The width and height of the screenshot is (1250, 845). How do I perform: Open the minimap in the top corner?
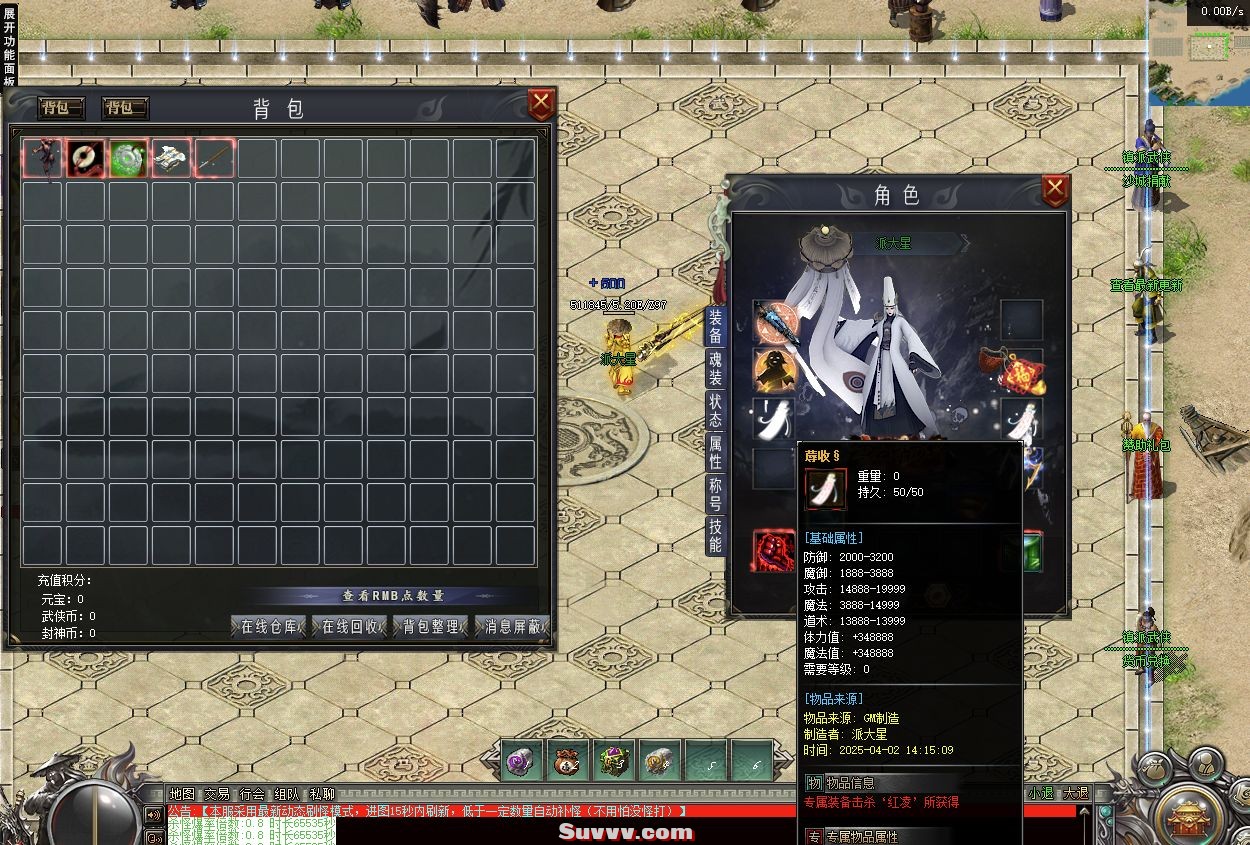click(x=1209, y=46)
